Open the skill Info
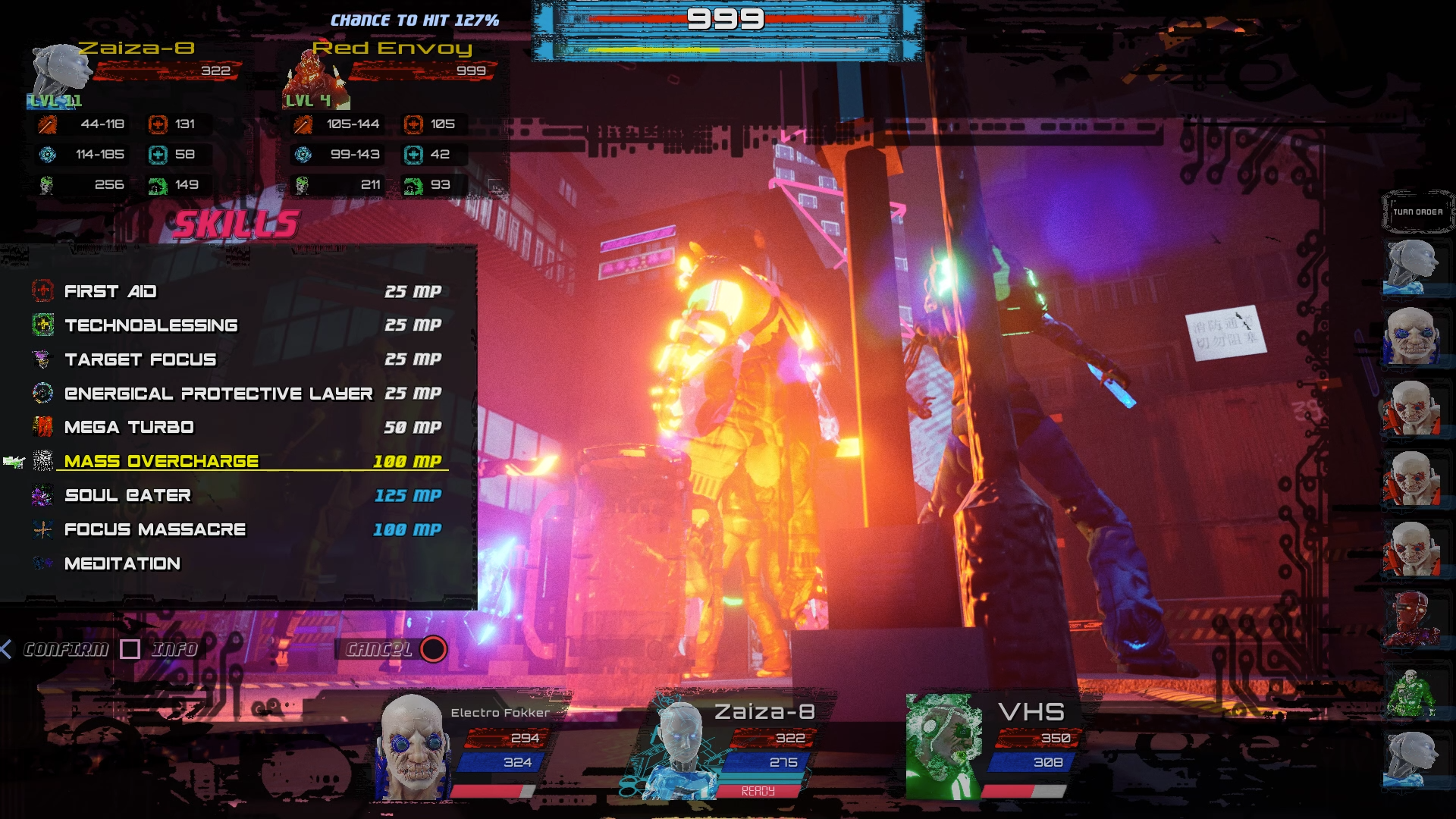The width and height of the screenshot is (1456, 819). pos(174,649)
